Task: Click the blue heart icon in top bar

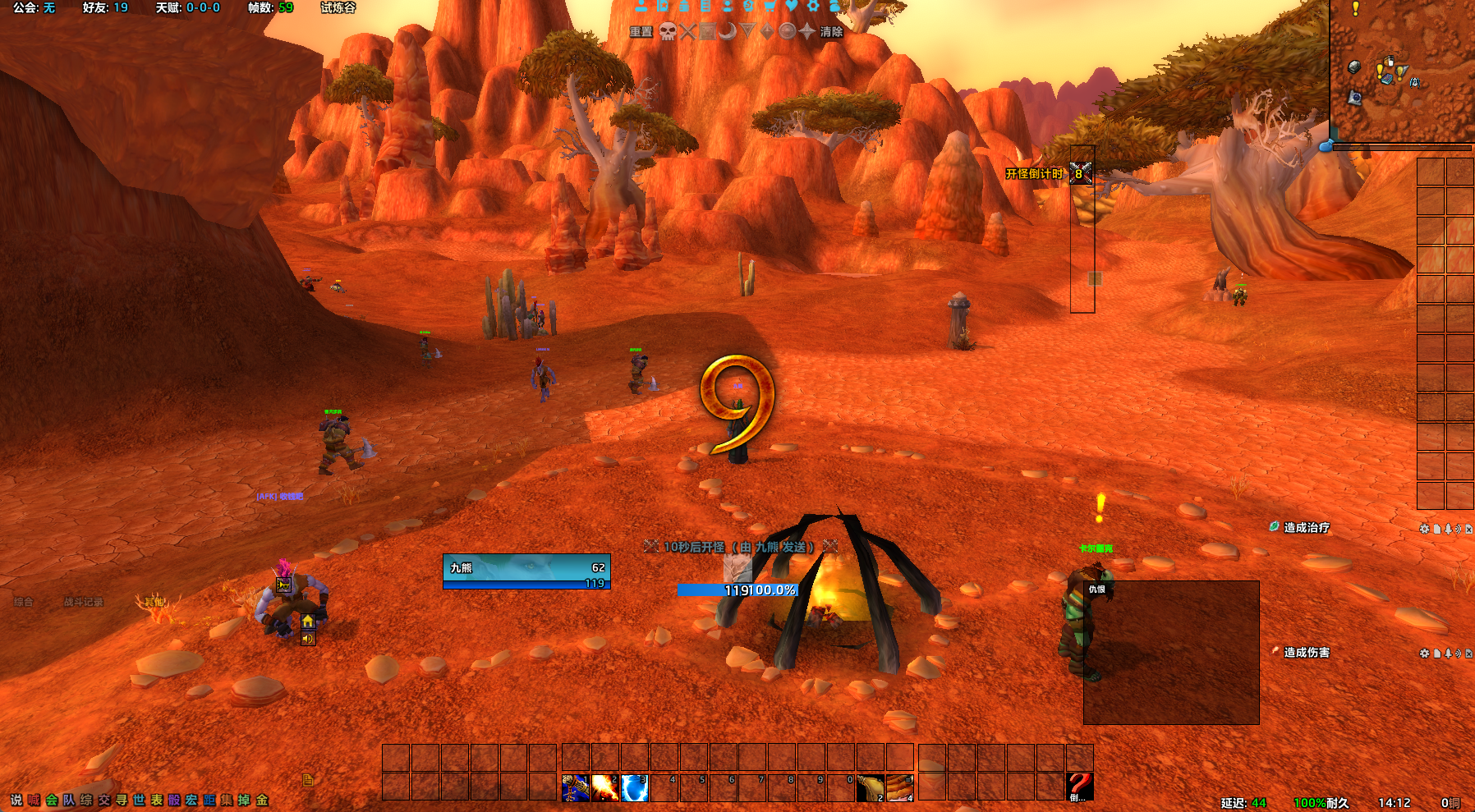Action: 791,5
